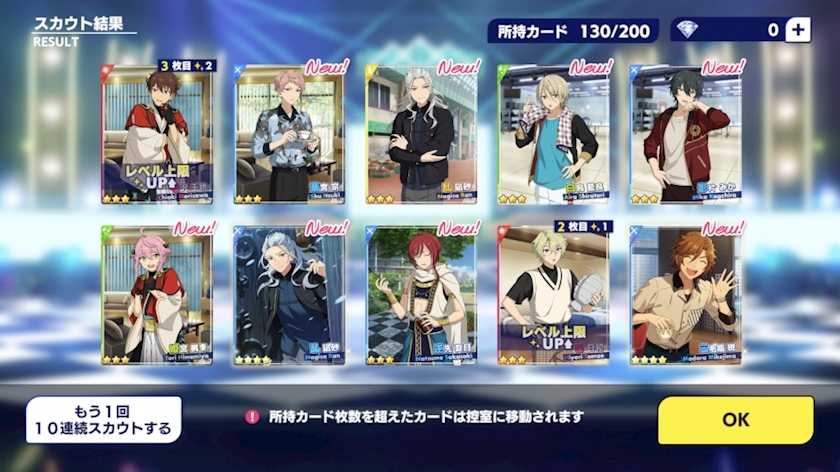Screen dimensions: 840x472
Task: Open the Natsume Sakasaki card
Action: pos(421,294)
